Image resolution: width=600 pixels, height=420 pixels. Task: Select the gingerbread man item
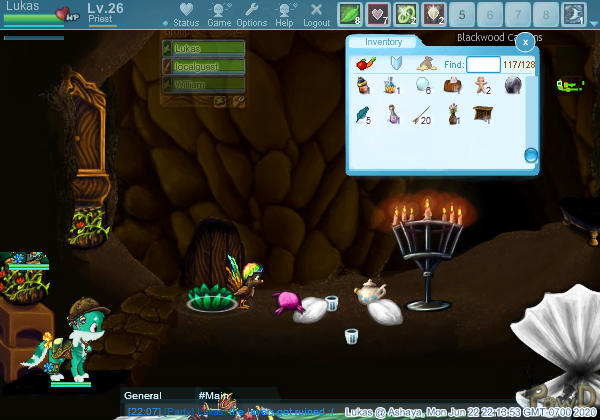pyautogui.click(x=482, y=87)
